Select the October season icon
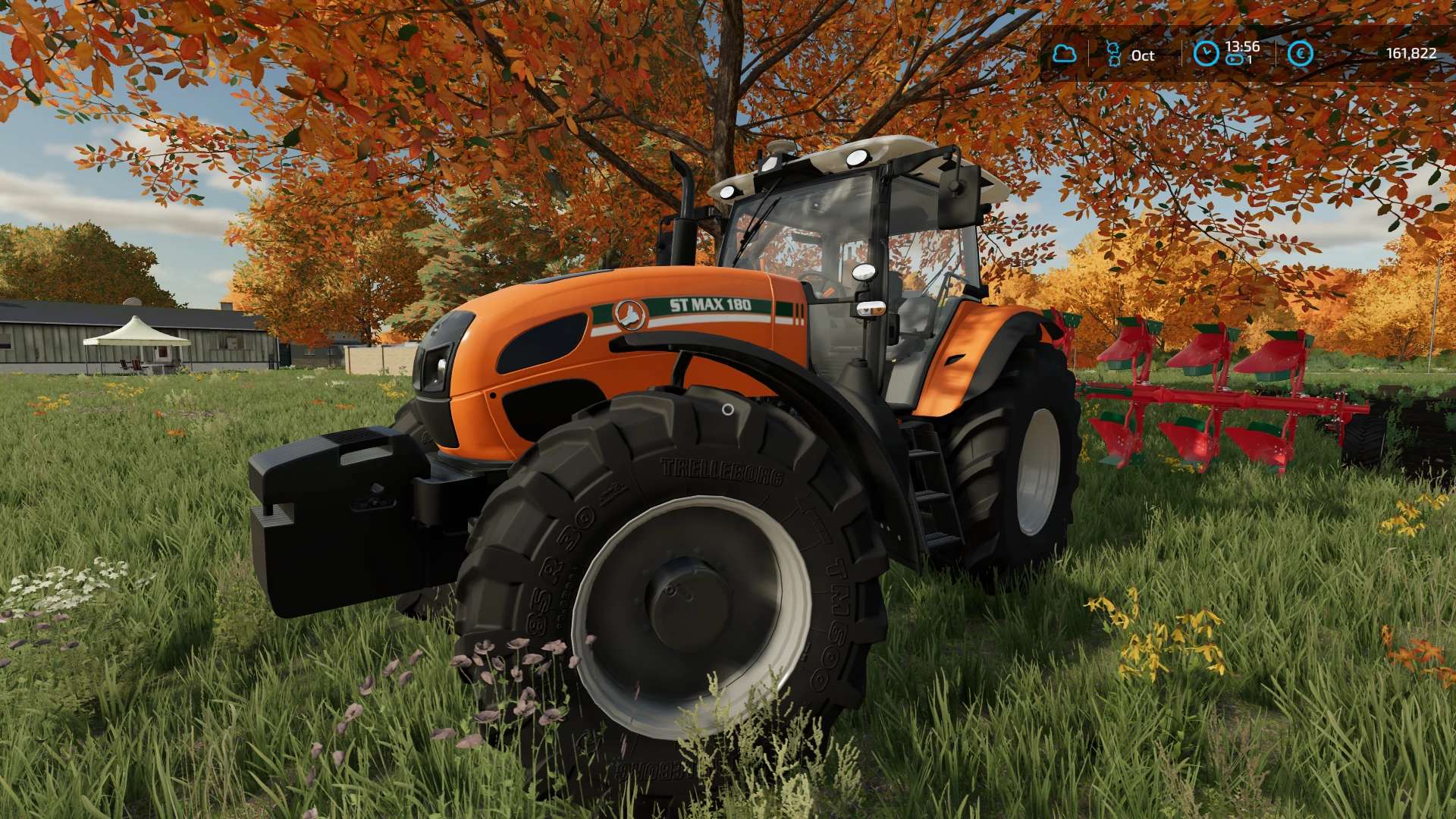Image resolution: width=1456 pixels, height=819 pixels. point(1113,54)
